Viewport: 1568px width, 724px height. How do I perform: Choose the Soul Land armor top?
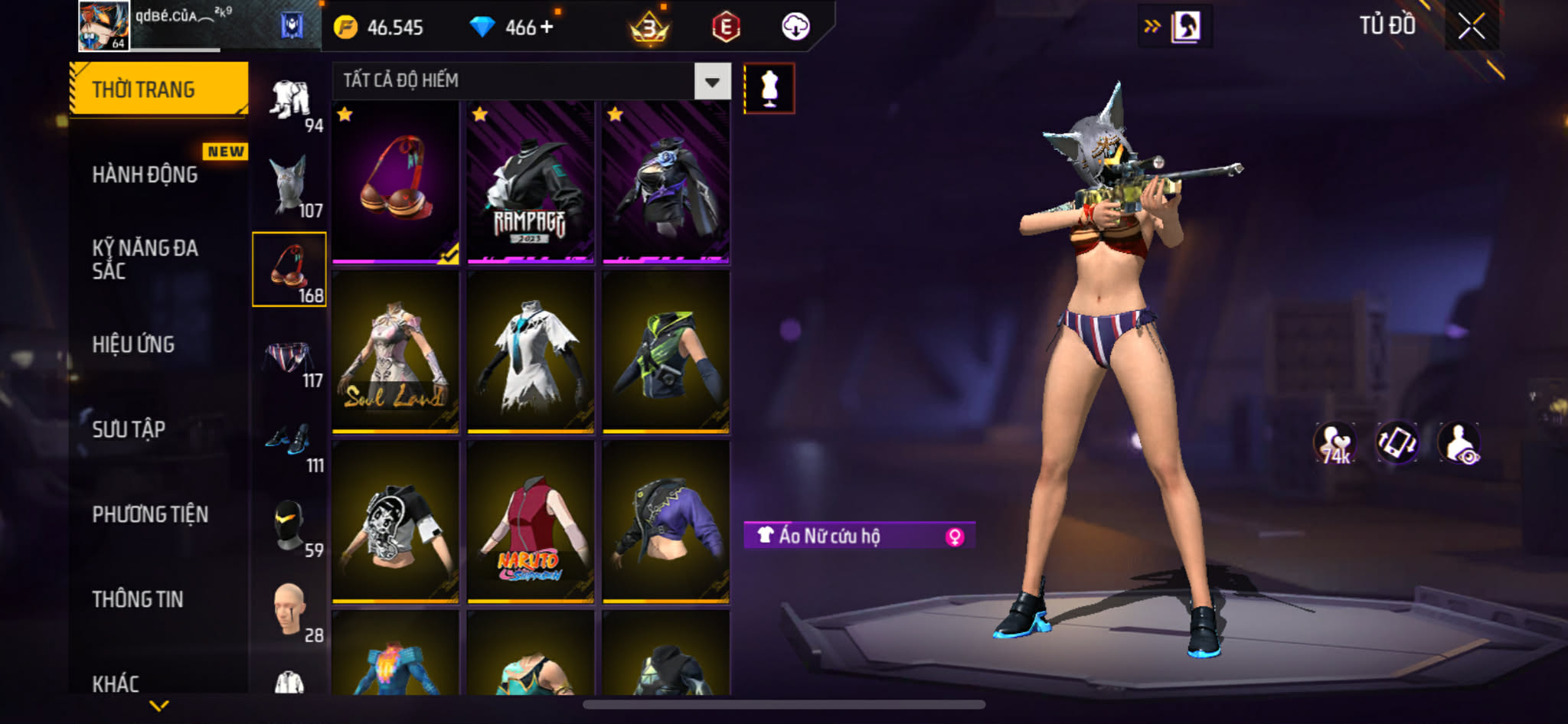(395, 353)
